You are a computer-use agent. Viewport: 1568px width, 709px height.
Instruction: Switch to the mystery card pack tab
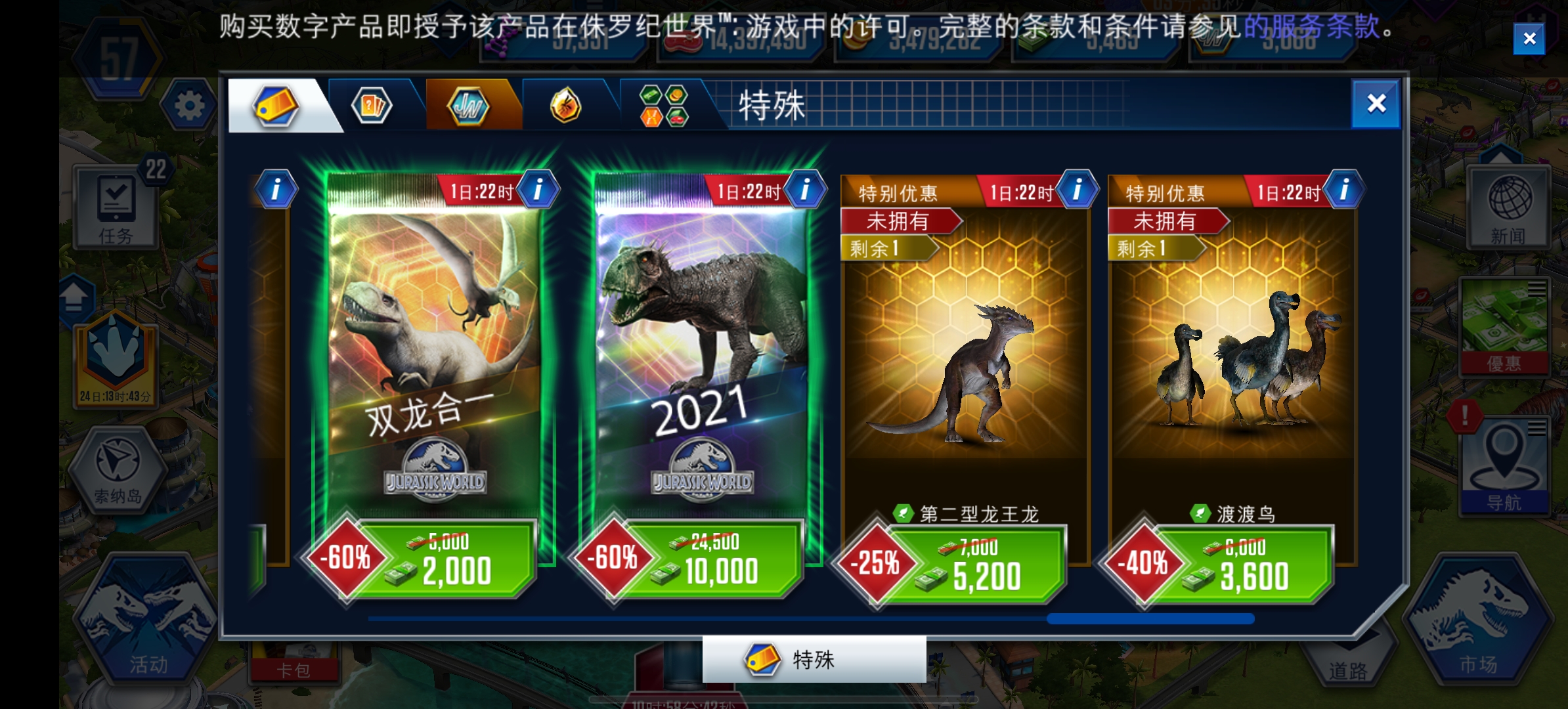pyautogui.click(x=372, y=105)
